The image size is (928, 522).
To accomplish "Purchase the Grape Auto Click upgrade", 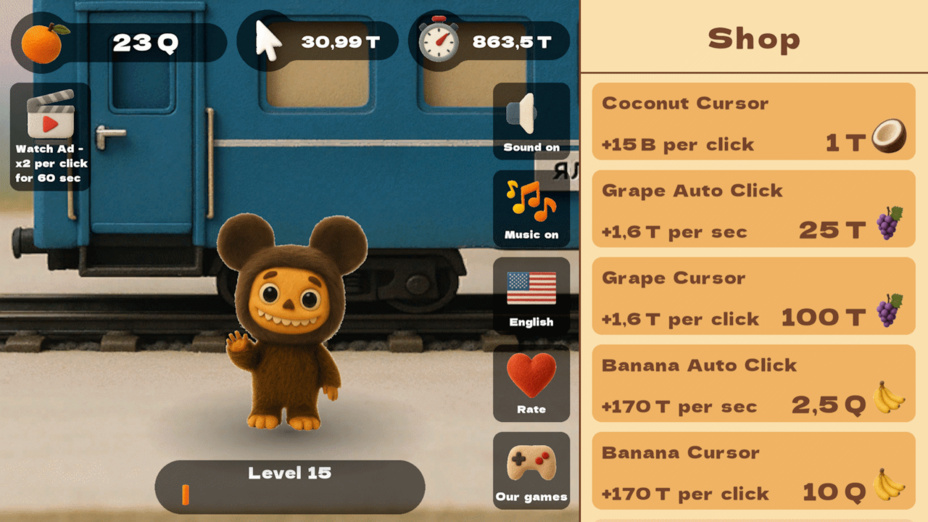I will (753, 209).
